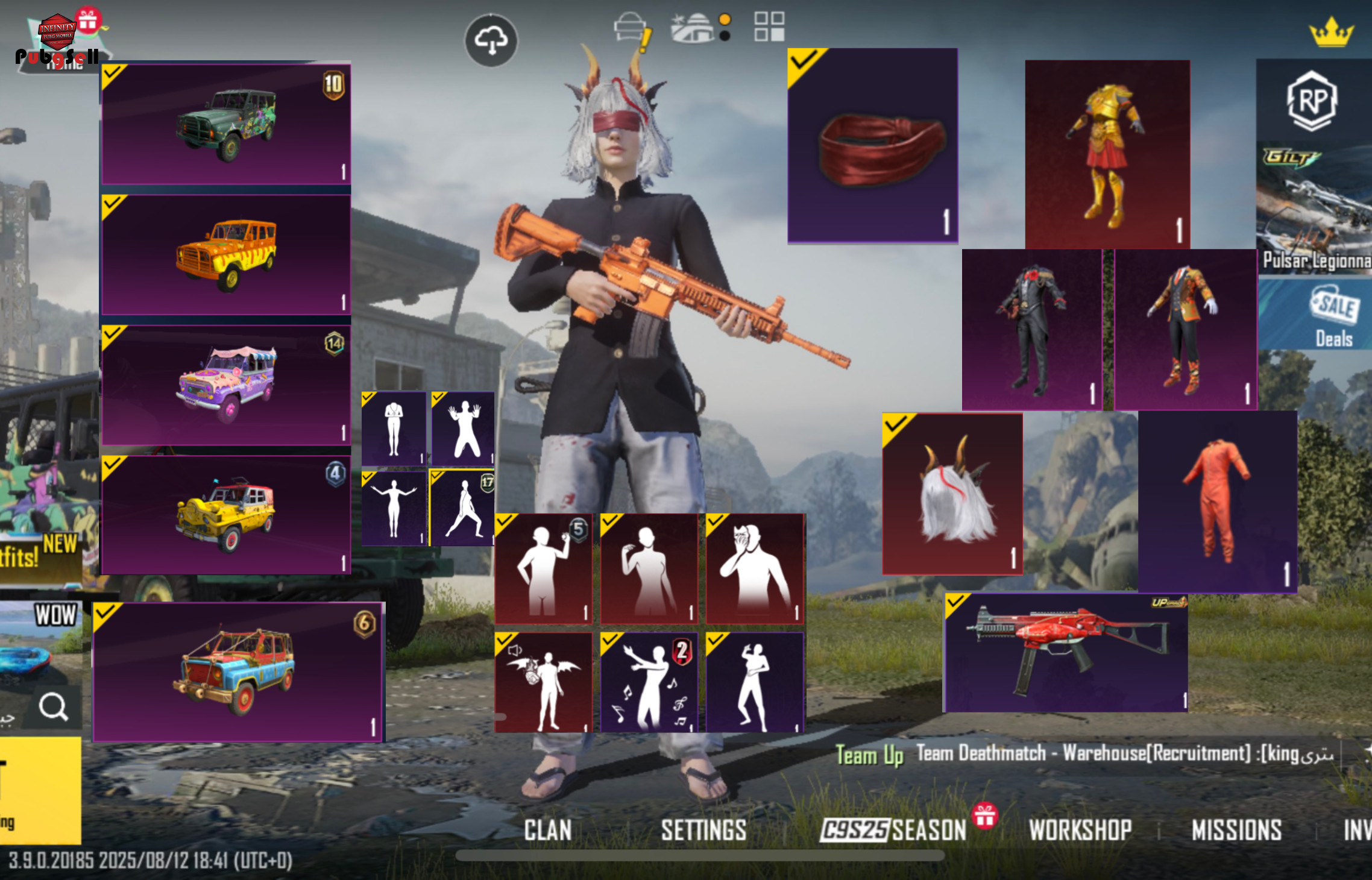Open the Missions menu
Screen dimensions: 1372x880
(x=1236, y=830)
